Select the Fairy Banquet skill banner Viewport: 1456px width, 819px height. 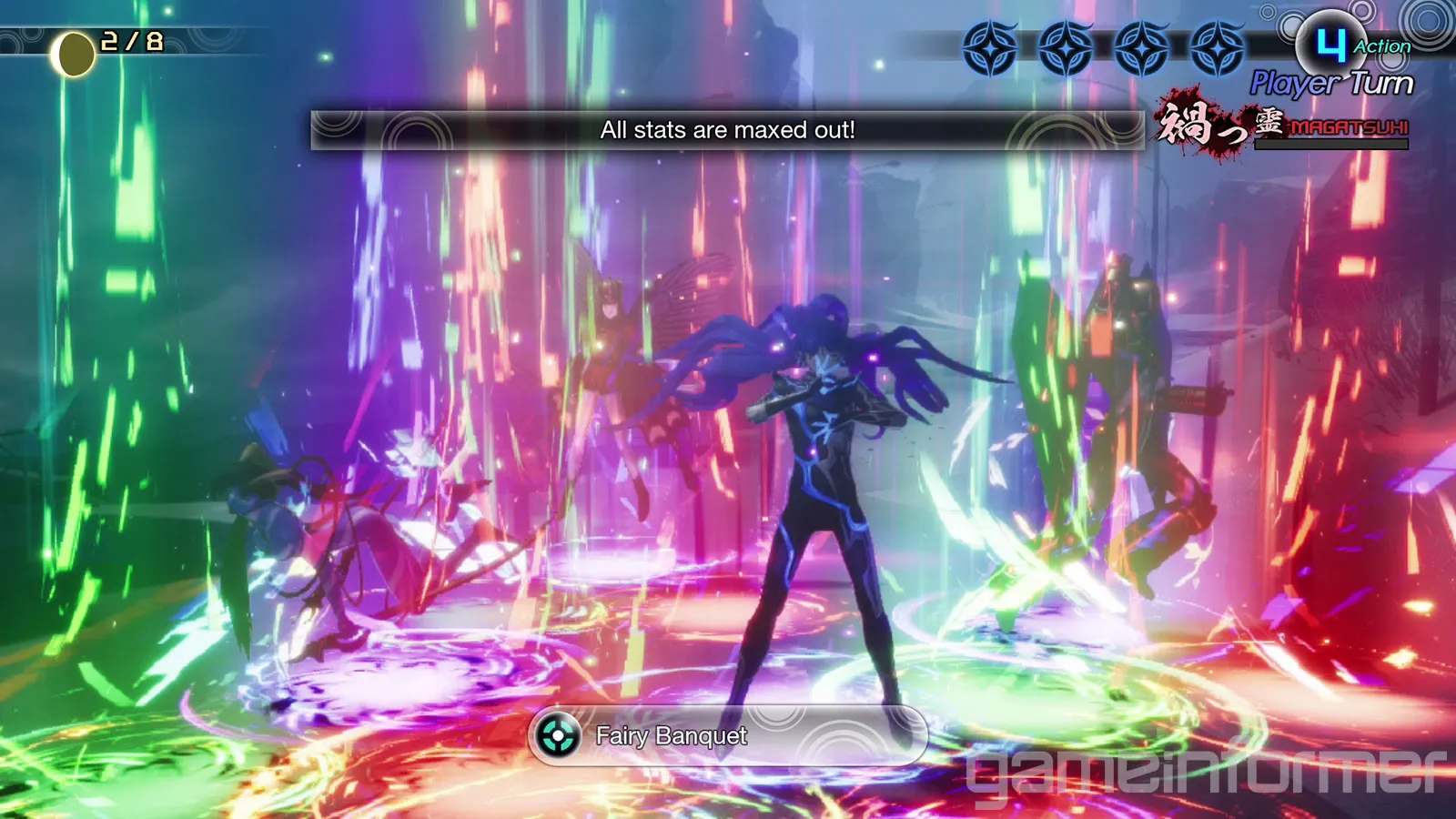[x=726, y=735]
